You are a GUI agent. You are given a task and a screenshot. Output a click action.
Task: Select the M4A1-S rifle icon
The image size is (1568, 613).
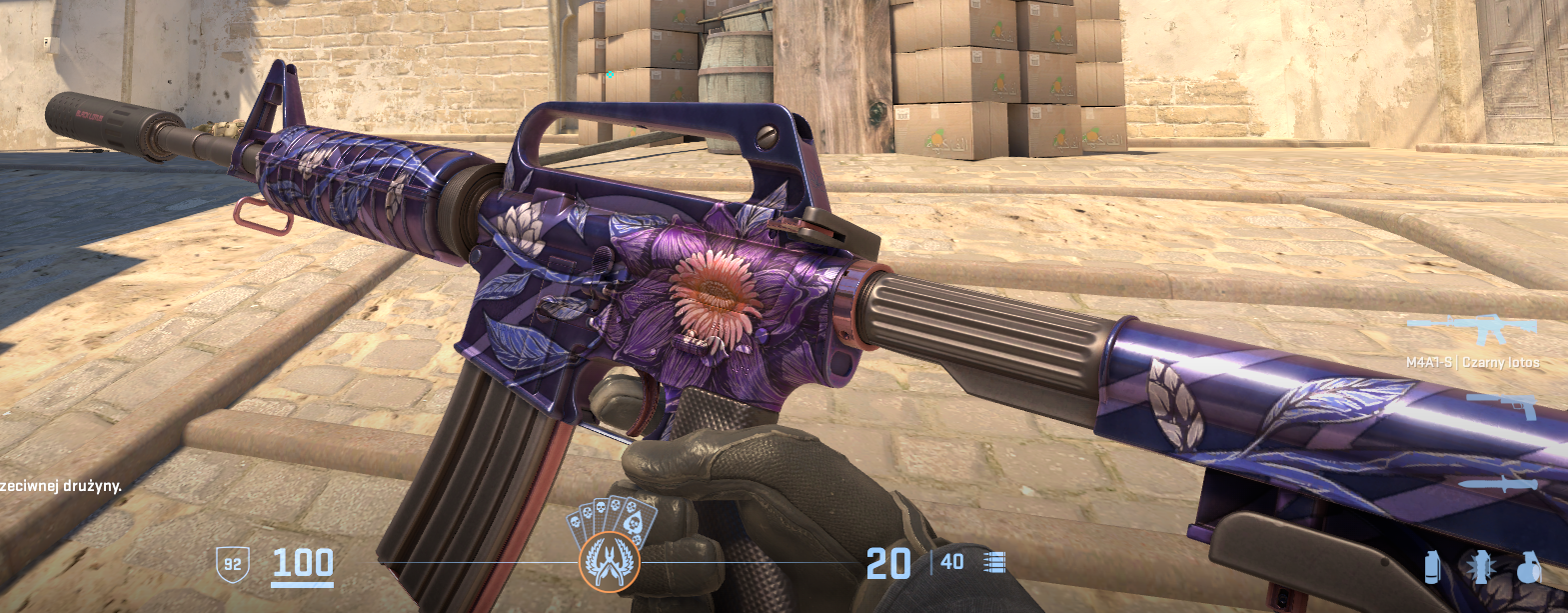(1471, 328)
